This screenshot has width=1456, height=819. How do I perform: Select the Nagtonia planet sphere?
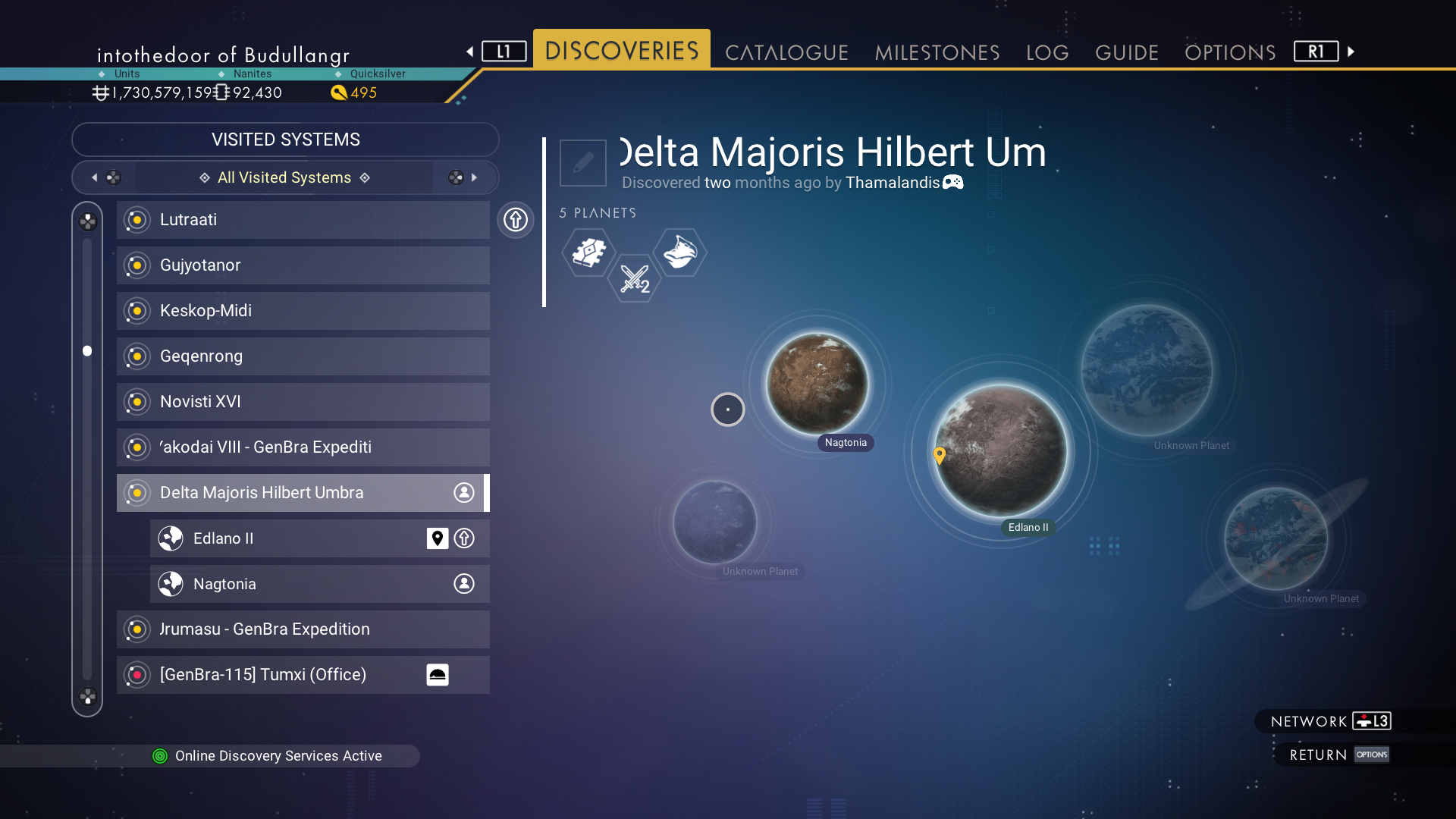point(817,383)
